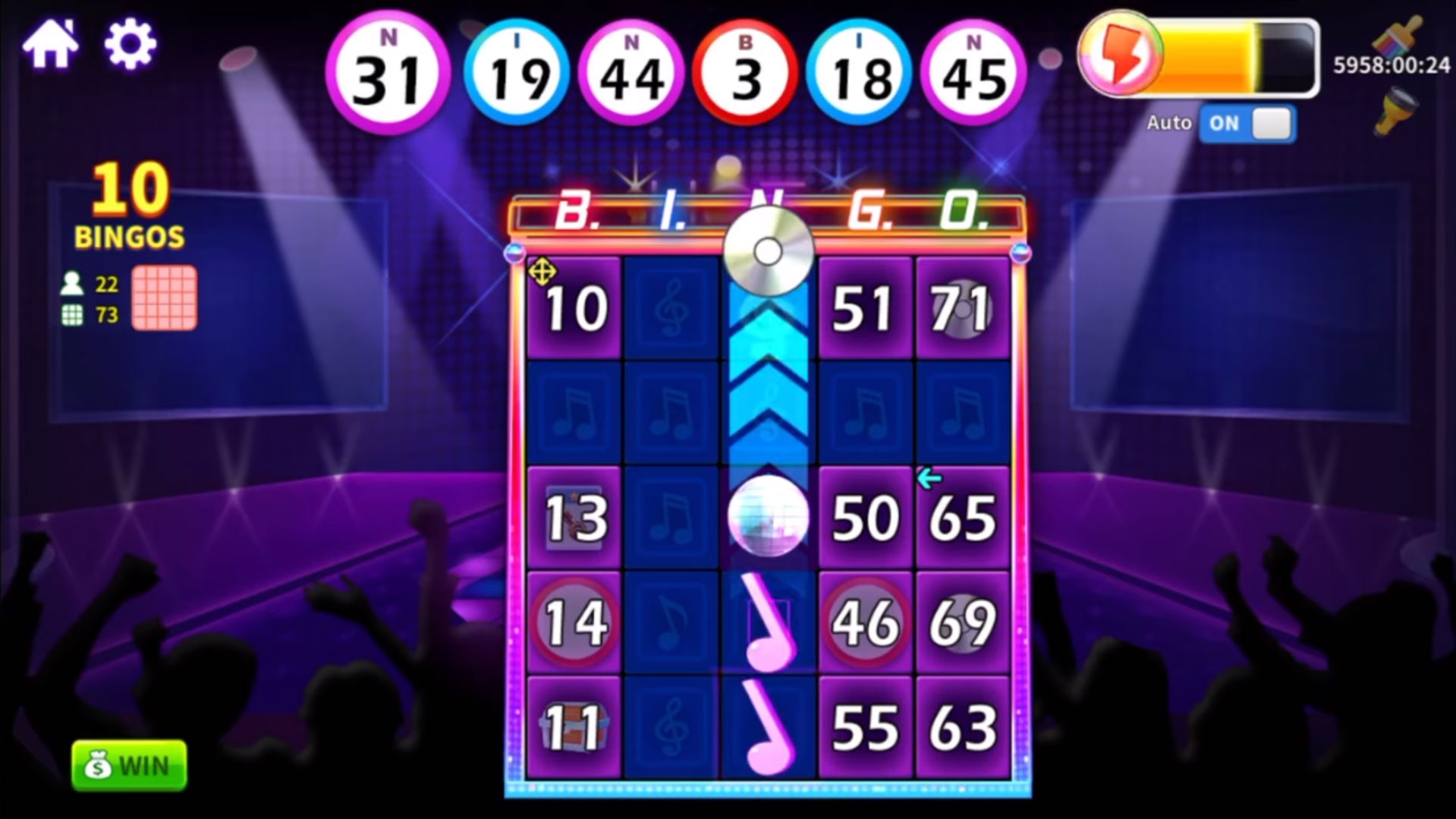Click the player count icon showing 22

coord(72,285)
